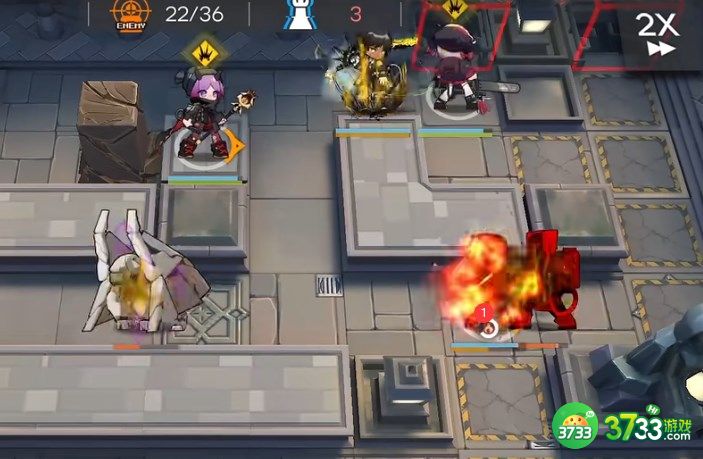Screen dimensions: 703x459
Task: Select the red-dressed chainsaw operator with skill ready
Action: click(x=458, y=68)
